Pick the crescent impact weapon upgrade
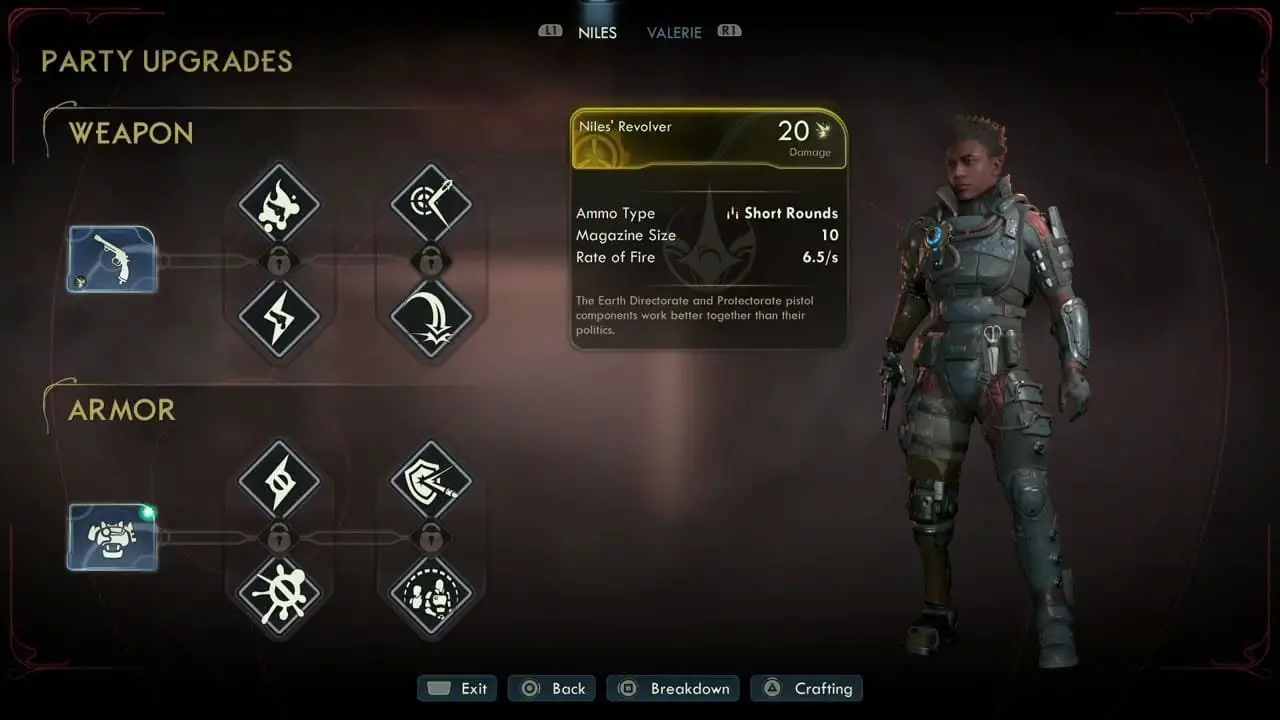Screen dimensions: 1280x720 (x=431, y=319)
